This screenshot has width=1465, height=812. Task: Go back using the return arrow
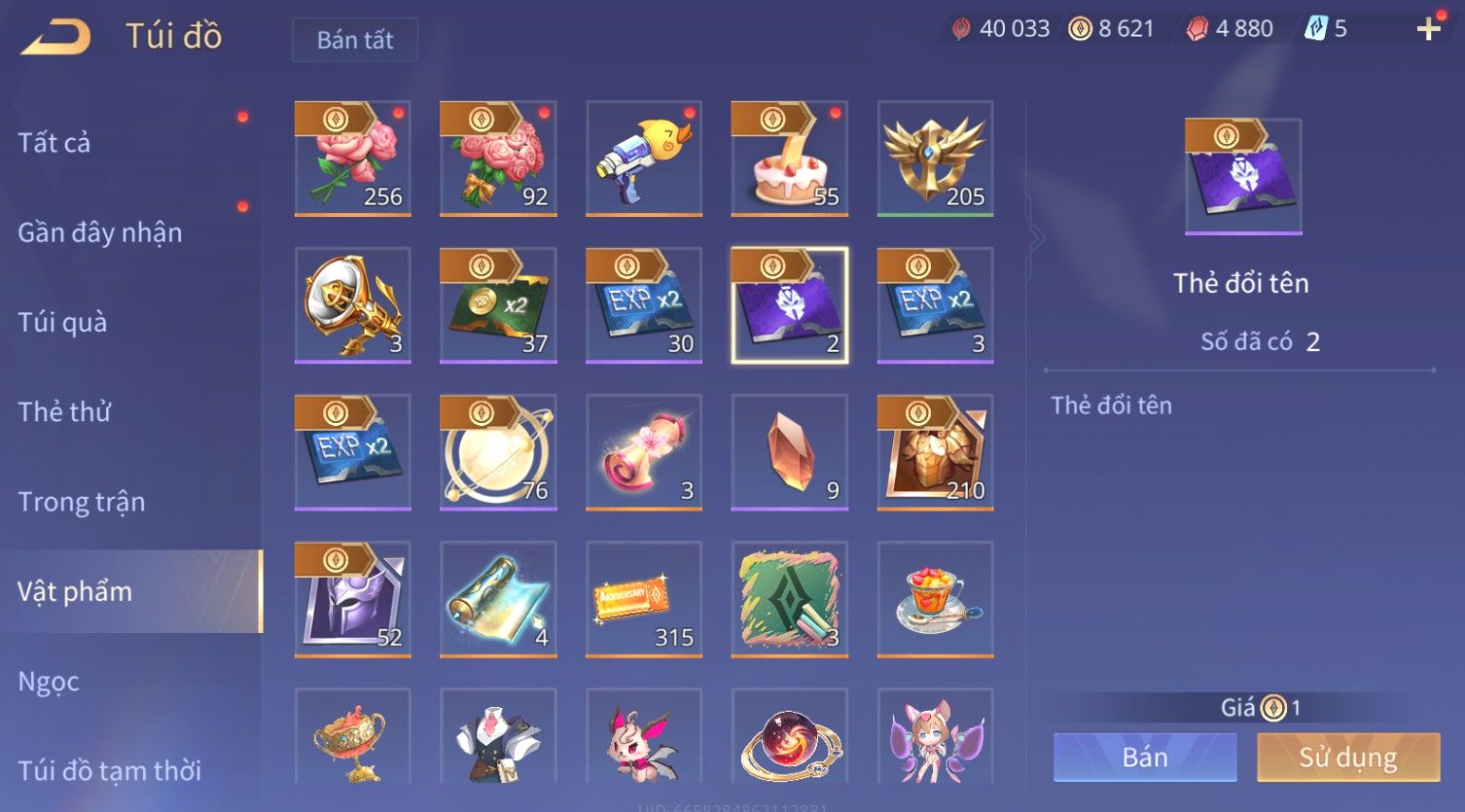pos(56,37)
